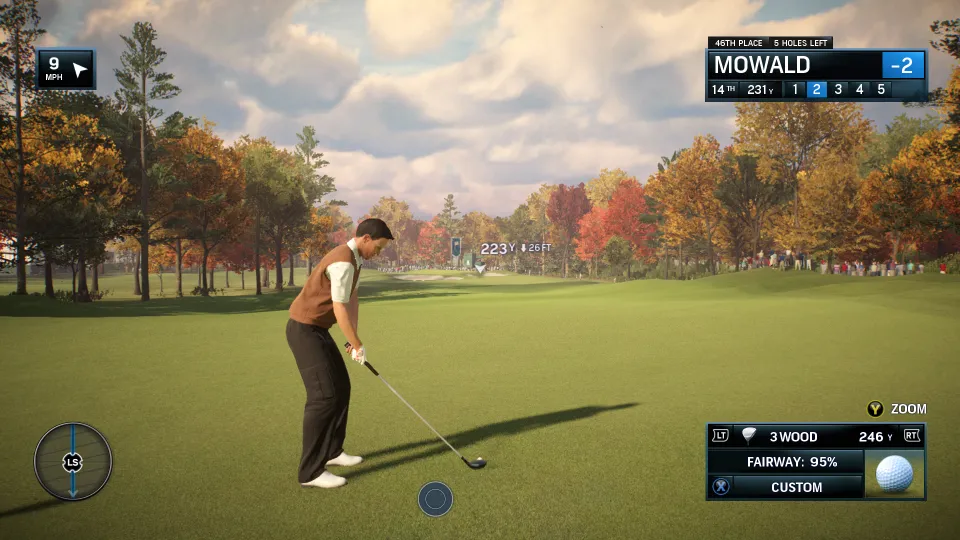Select the swing stick meter circle
This screenshot has width=960, height=540.
tap(73, 461)
